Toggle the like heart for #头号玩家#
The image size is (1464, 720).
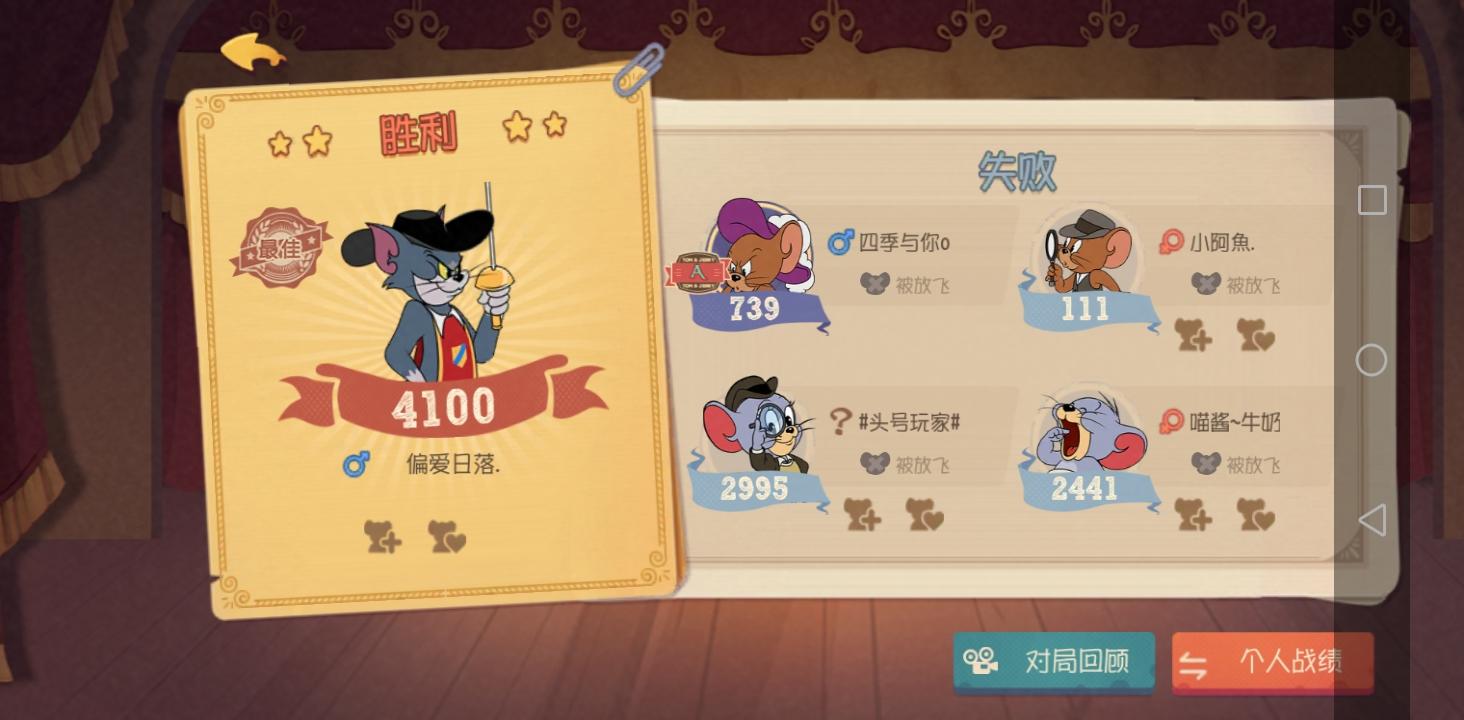(924, 517)
